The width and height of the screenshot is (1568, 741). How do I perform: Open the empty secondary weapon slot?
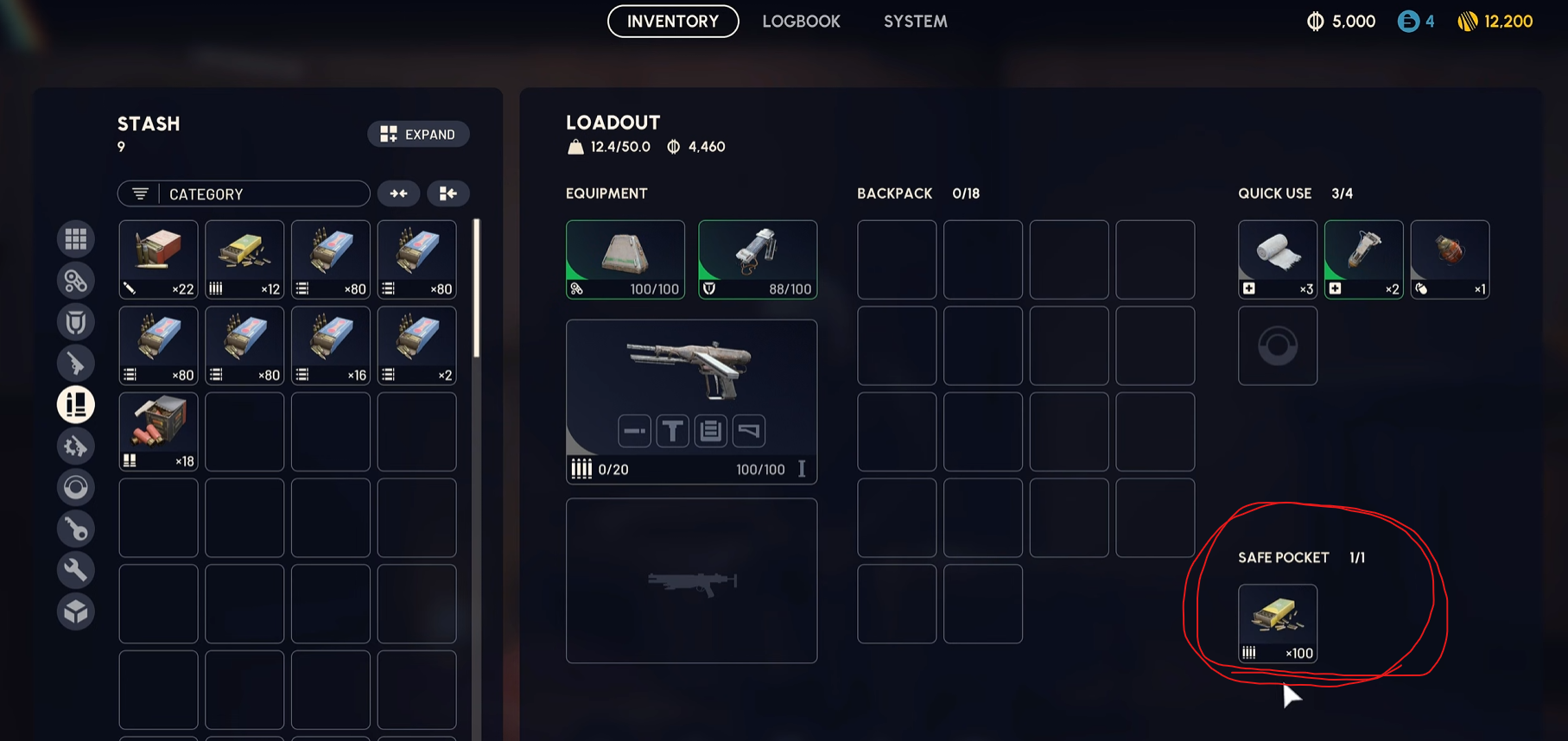point(691,580)
